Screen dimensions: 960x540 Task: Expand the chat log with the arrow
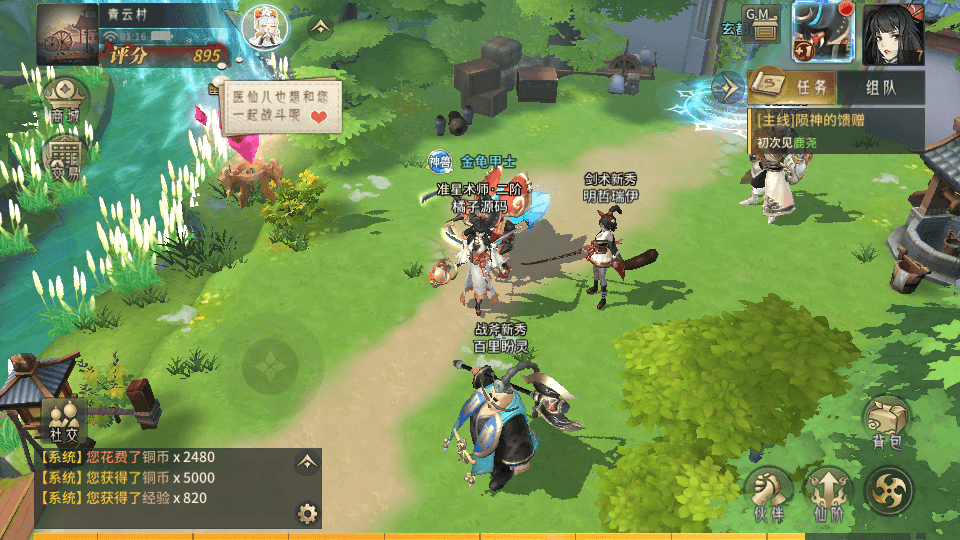point(306,462)
